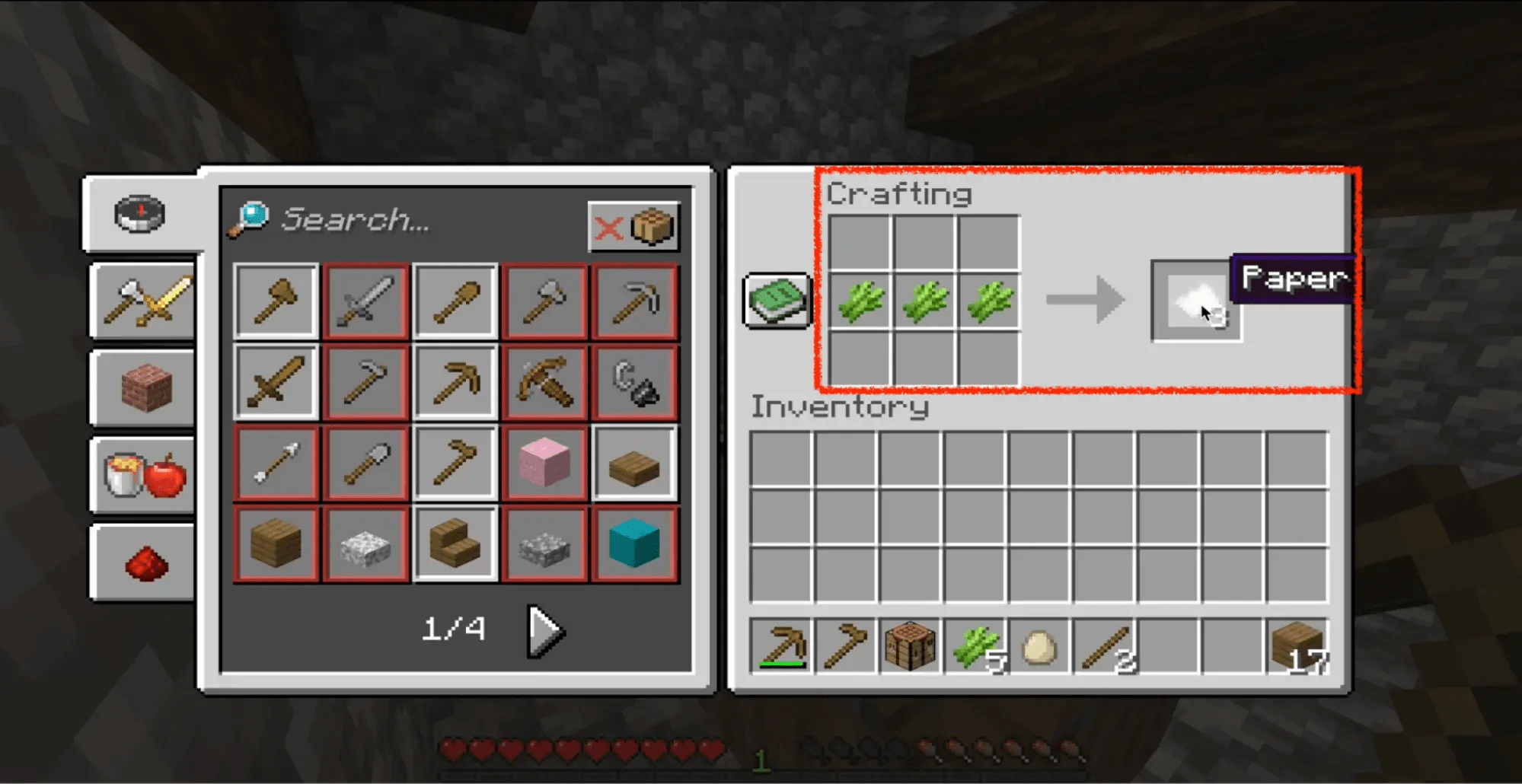Select the pink wool recipe

(x=544, y=462)
